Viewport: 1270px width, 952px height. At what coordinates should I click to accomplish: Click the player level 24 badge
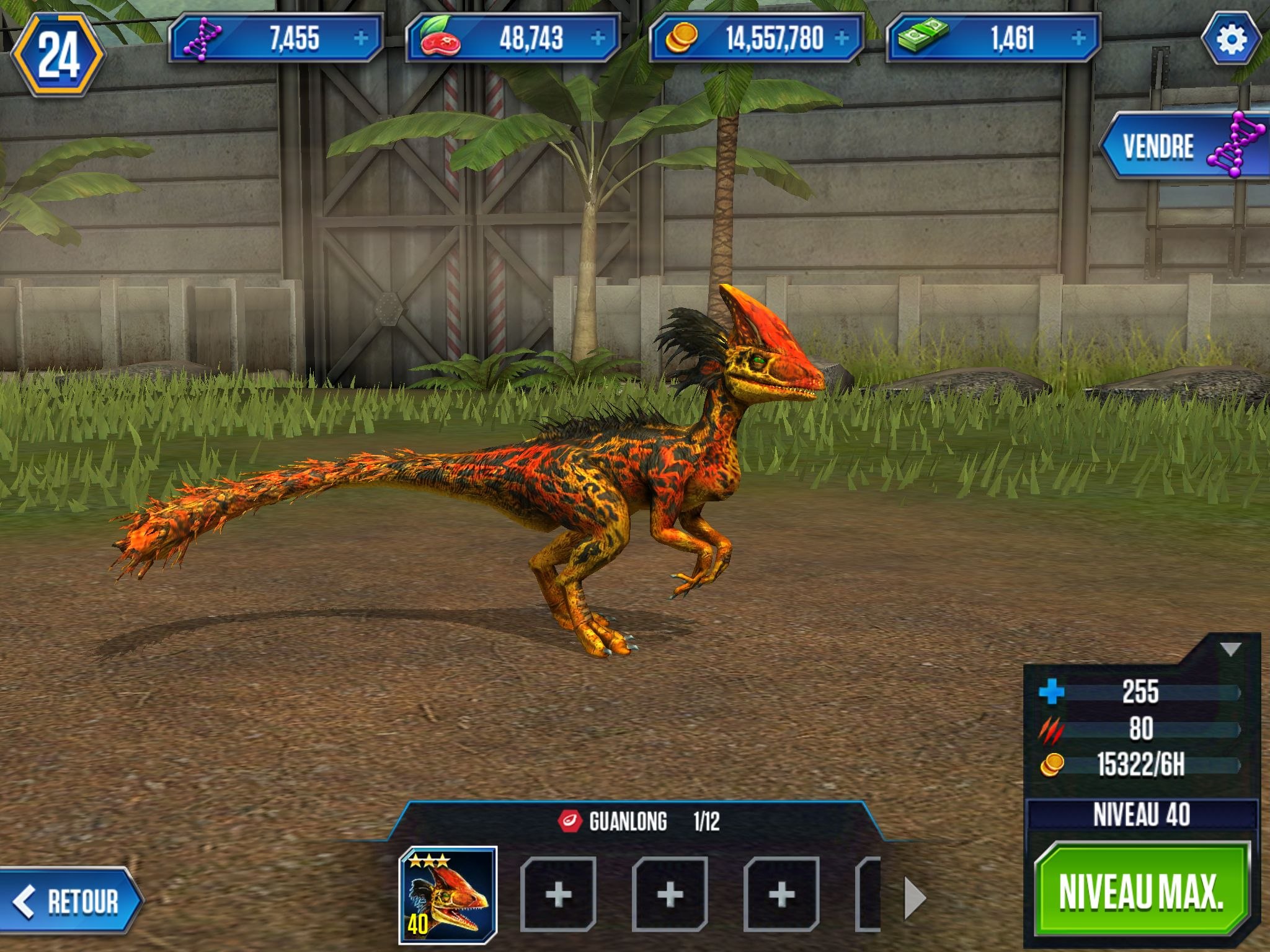click(58, 55)
